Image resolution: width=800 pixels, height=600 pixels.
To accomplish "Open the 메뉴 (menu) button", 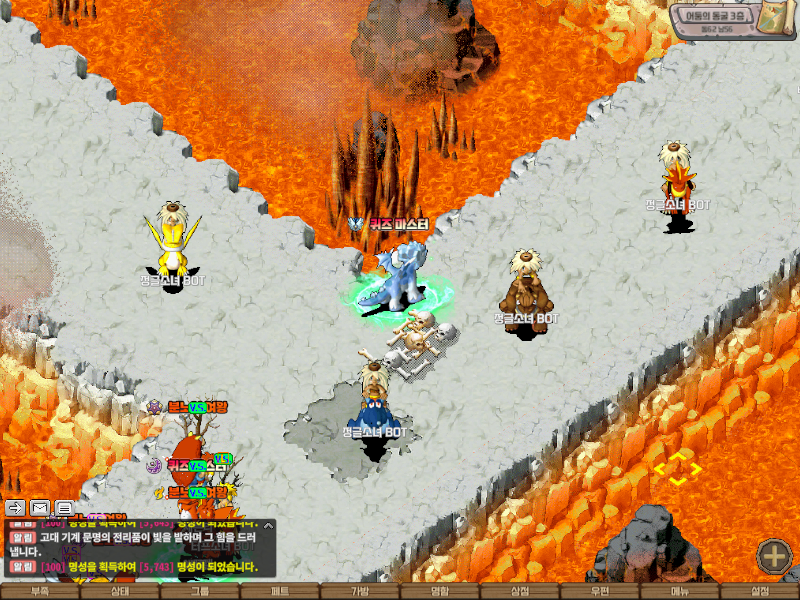I will [x=680, y=592].
